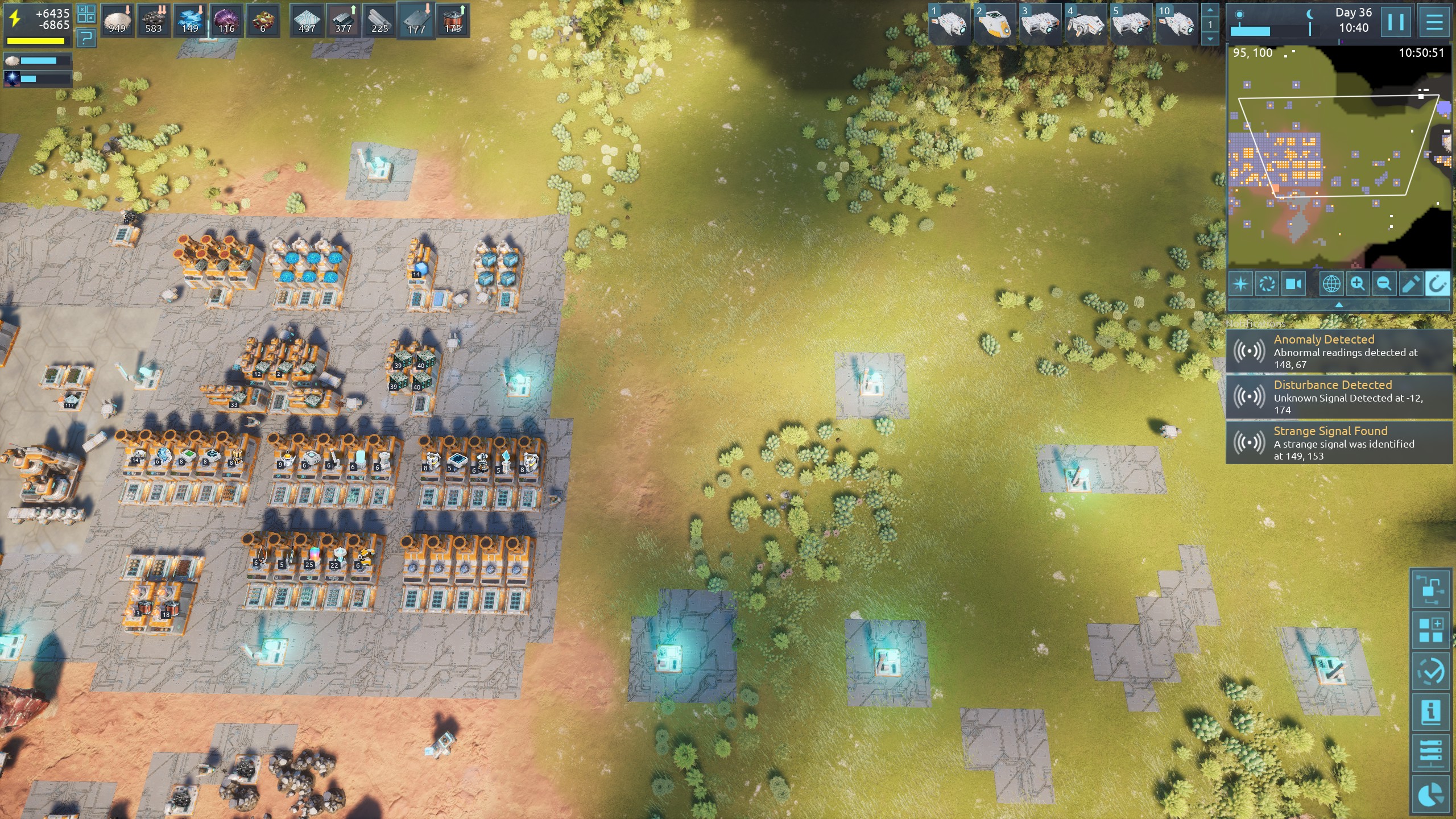
Task: Select drone group 10
Action: coord(1176,23)
